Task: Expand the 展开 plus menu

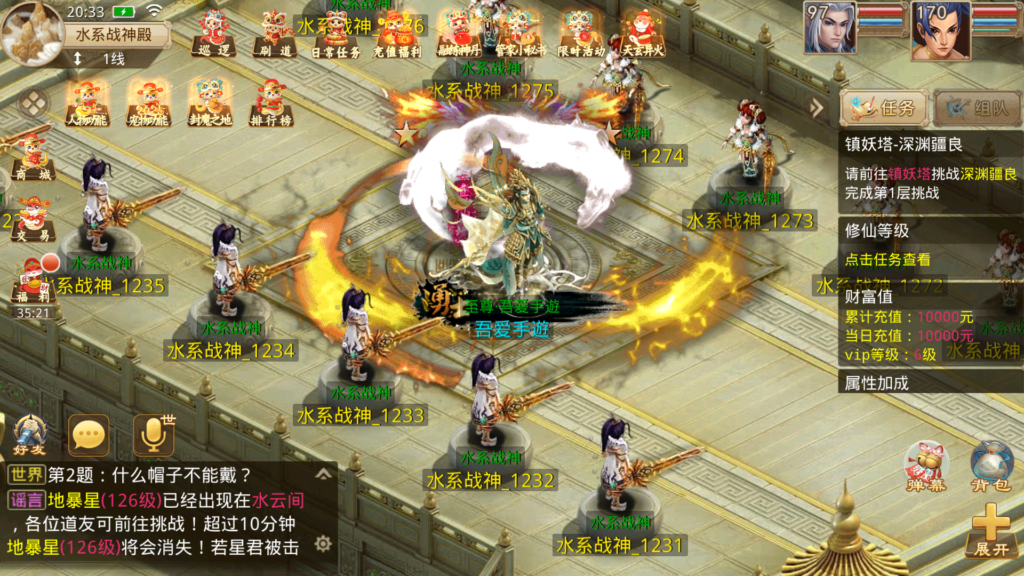Action: point(991,530)
